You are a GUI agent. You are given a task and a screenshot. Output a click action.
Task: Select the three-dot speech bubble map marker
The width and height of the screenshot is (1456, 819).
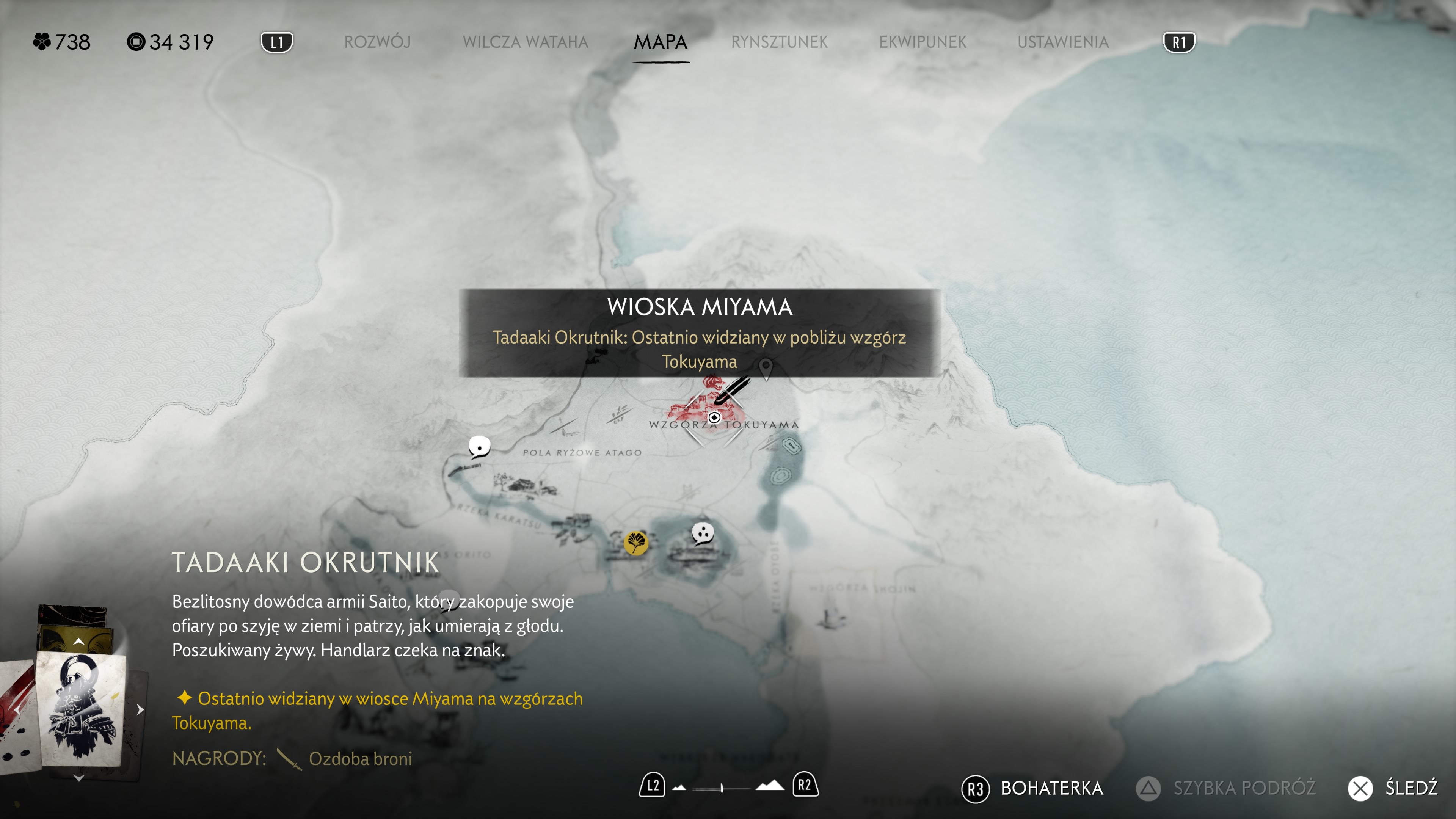click(x=703, y=533)
